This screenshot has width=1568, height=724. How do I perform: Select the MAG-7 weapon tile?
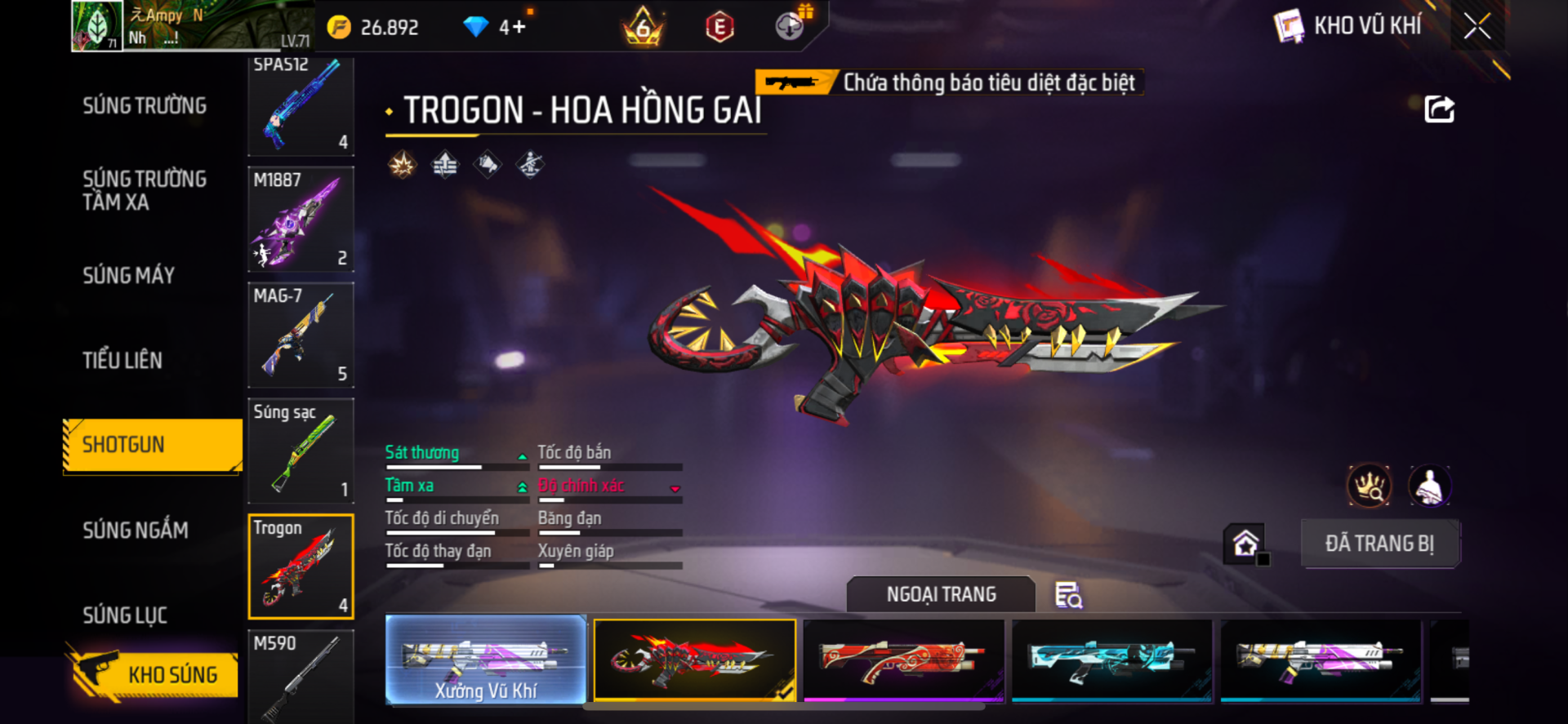click(301, 335)
